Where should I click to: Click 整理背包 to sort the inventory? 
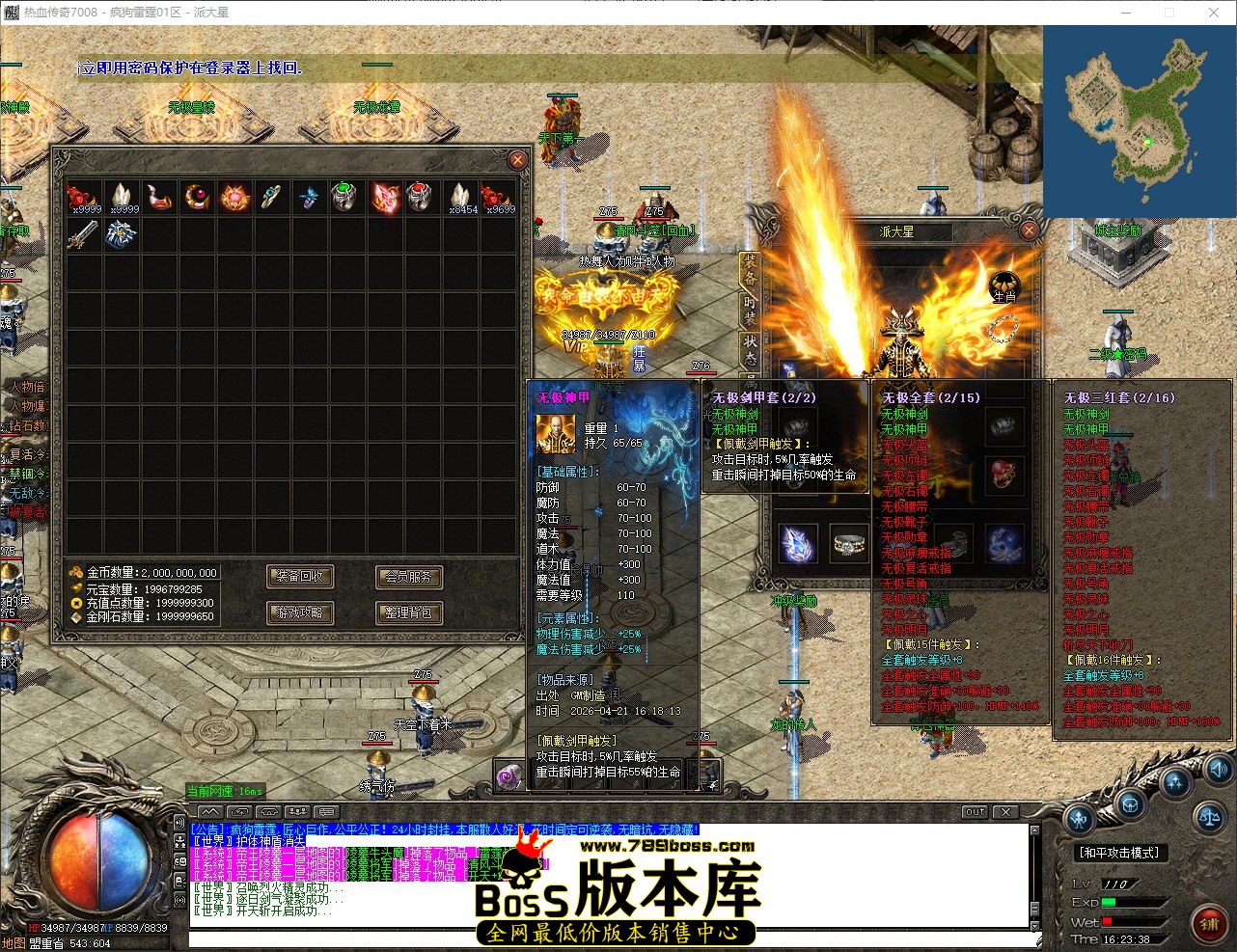408,612
